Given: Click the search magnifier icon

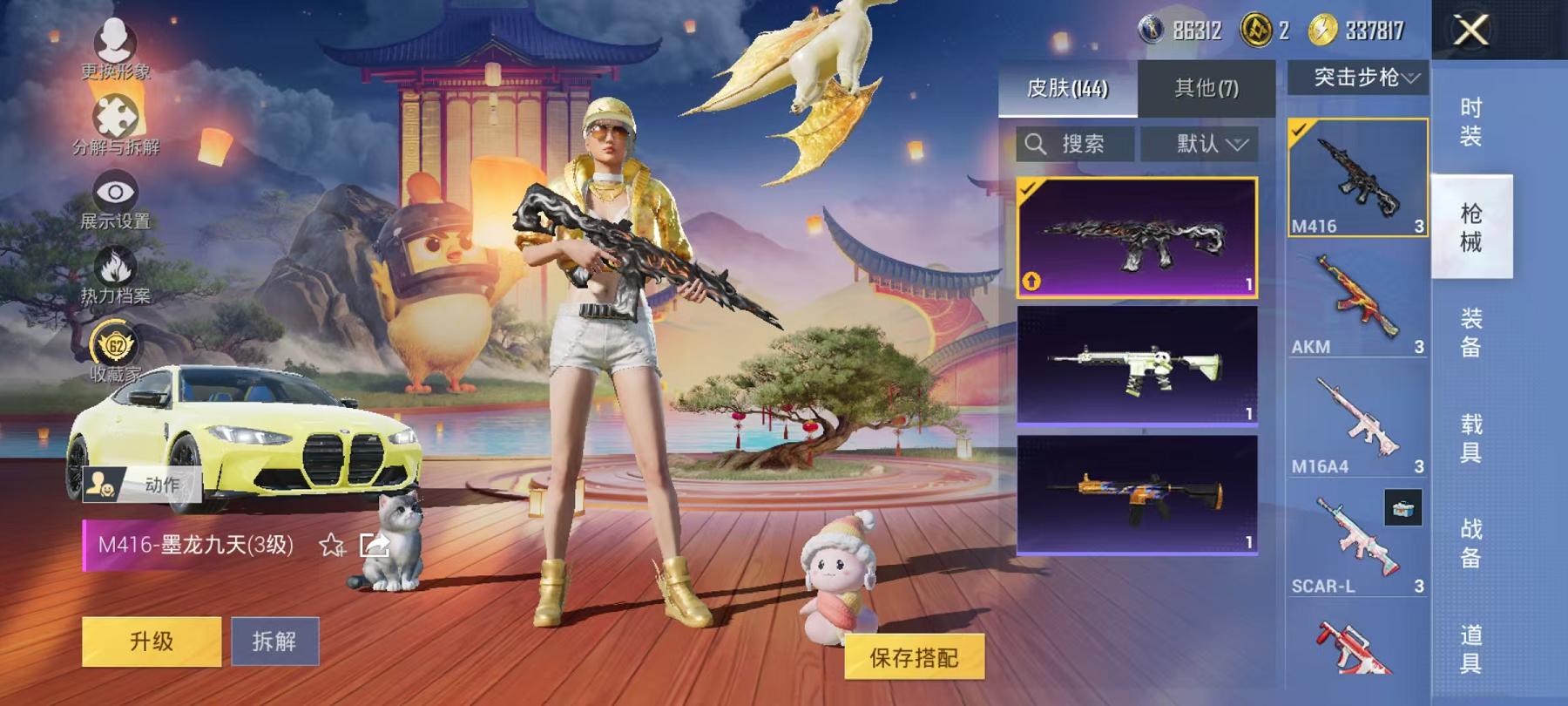Looking at the screenshot, I should (x=1037, y=145).
